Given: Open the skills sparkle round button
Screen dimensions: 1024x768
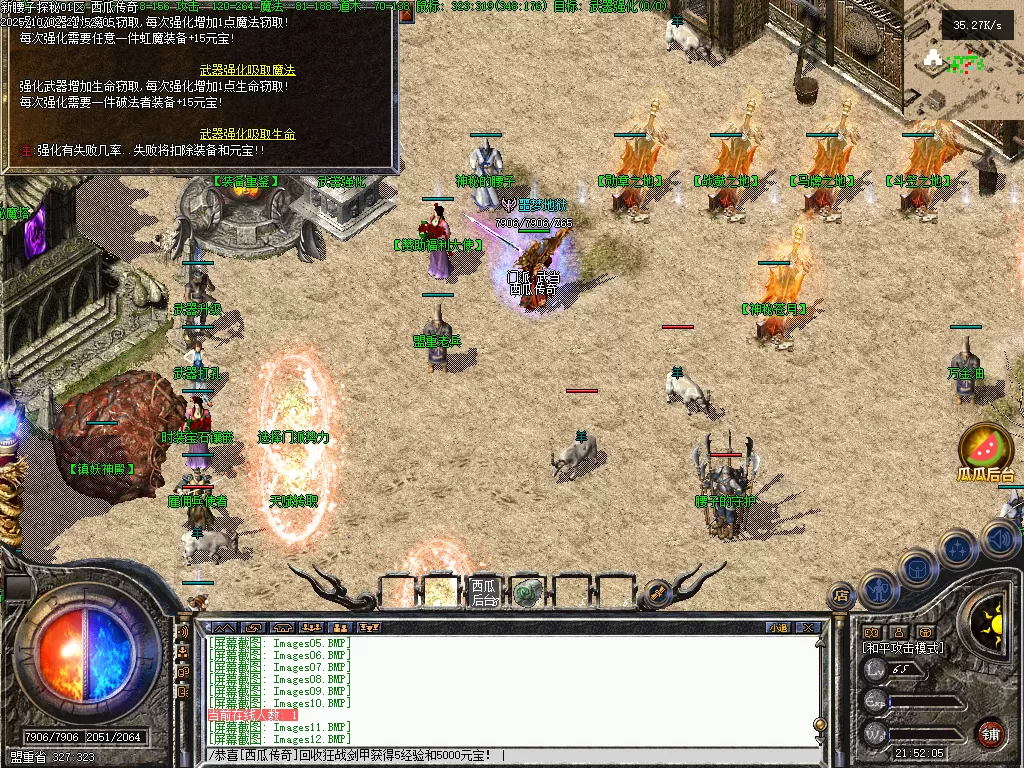Looking at the screenshot, I should tap(957, 549).
